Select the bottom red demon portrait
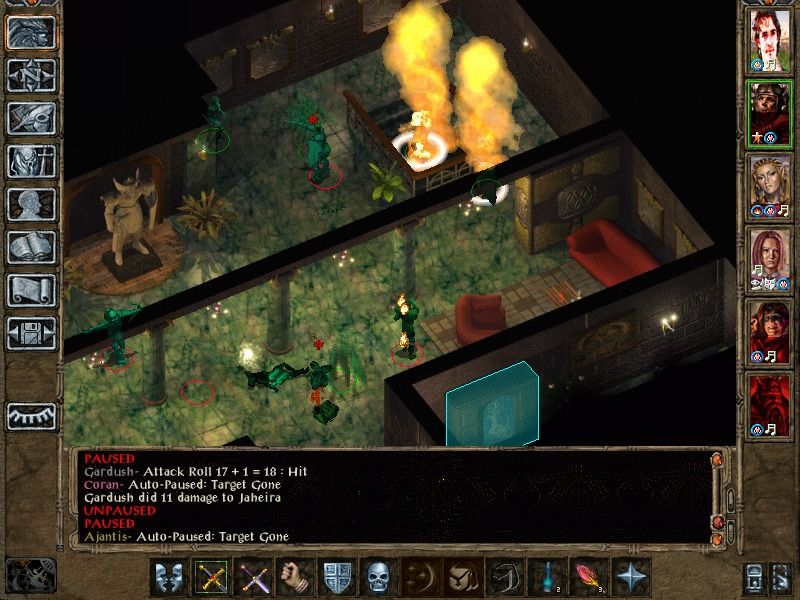 (x=770, y=405)
